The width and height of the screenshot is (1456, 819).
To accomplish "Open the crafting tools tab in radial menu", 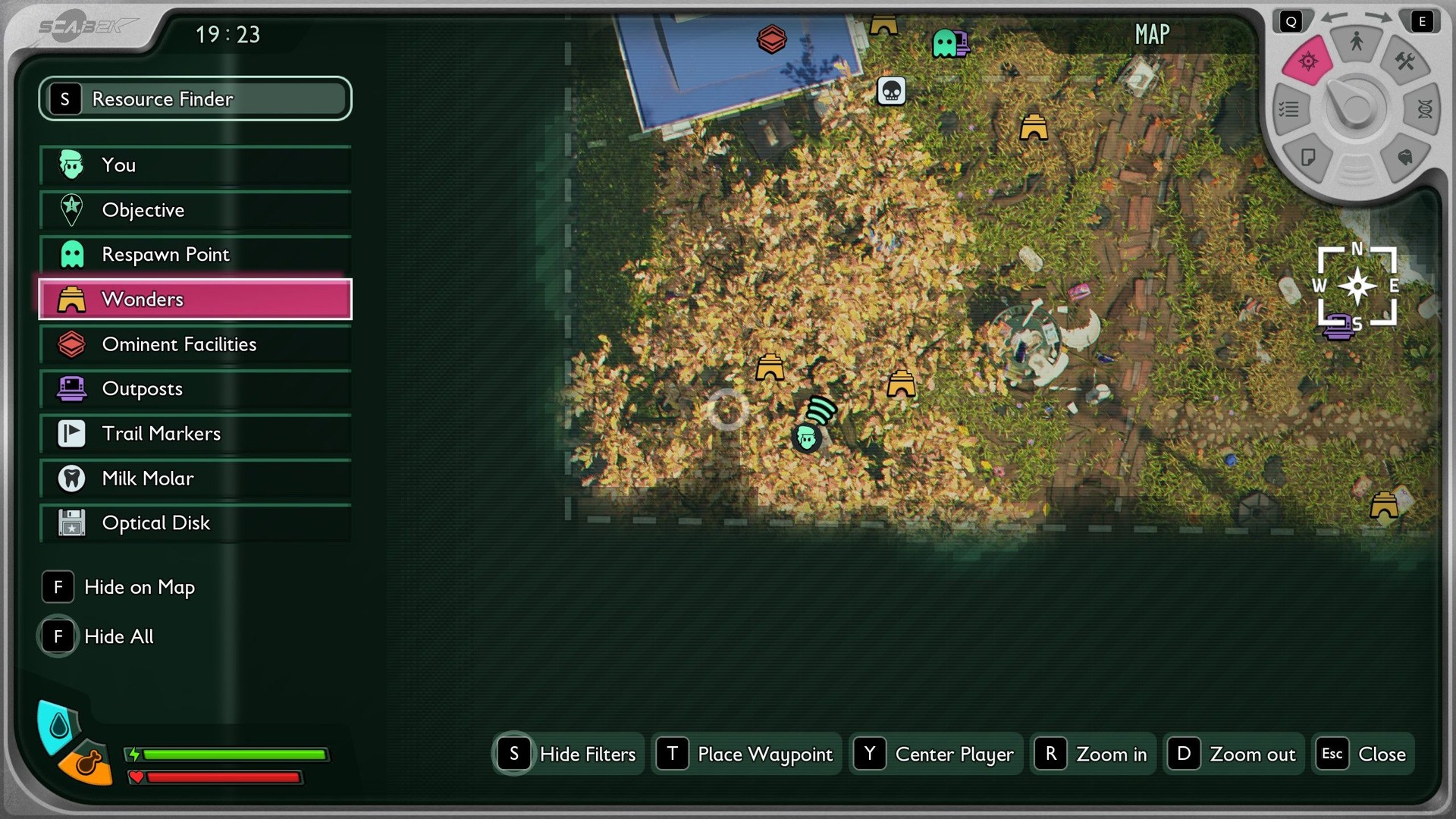I will [x=1404, y=61].
